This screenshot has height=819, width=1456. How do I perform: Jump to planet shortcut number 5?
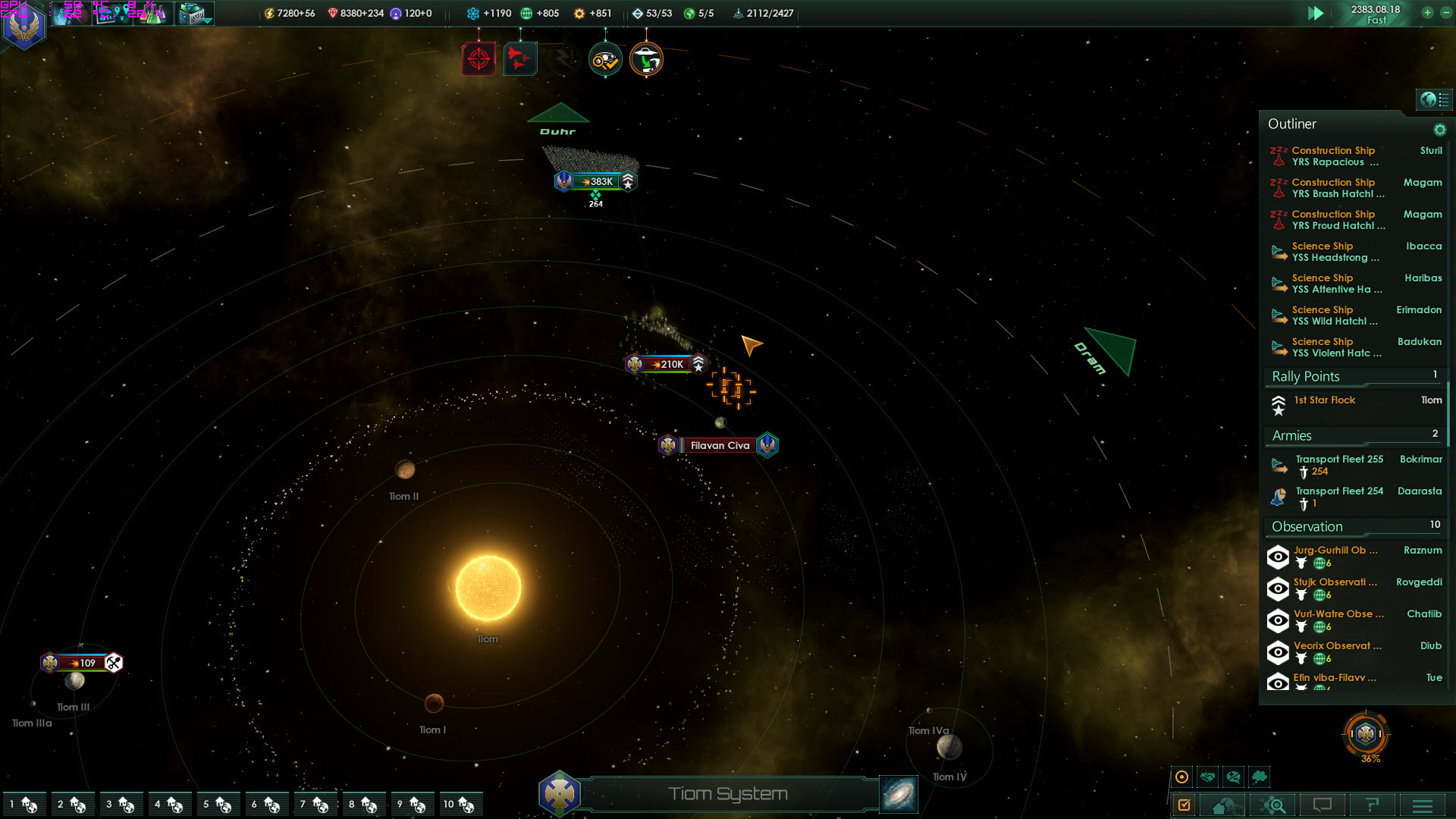tap(216, 804)
